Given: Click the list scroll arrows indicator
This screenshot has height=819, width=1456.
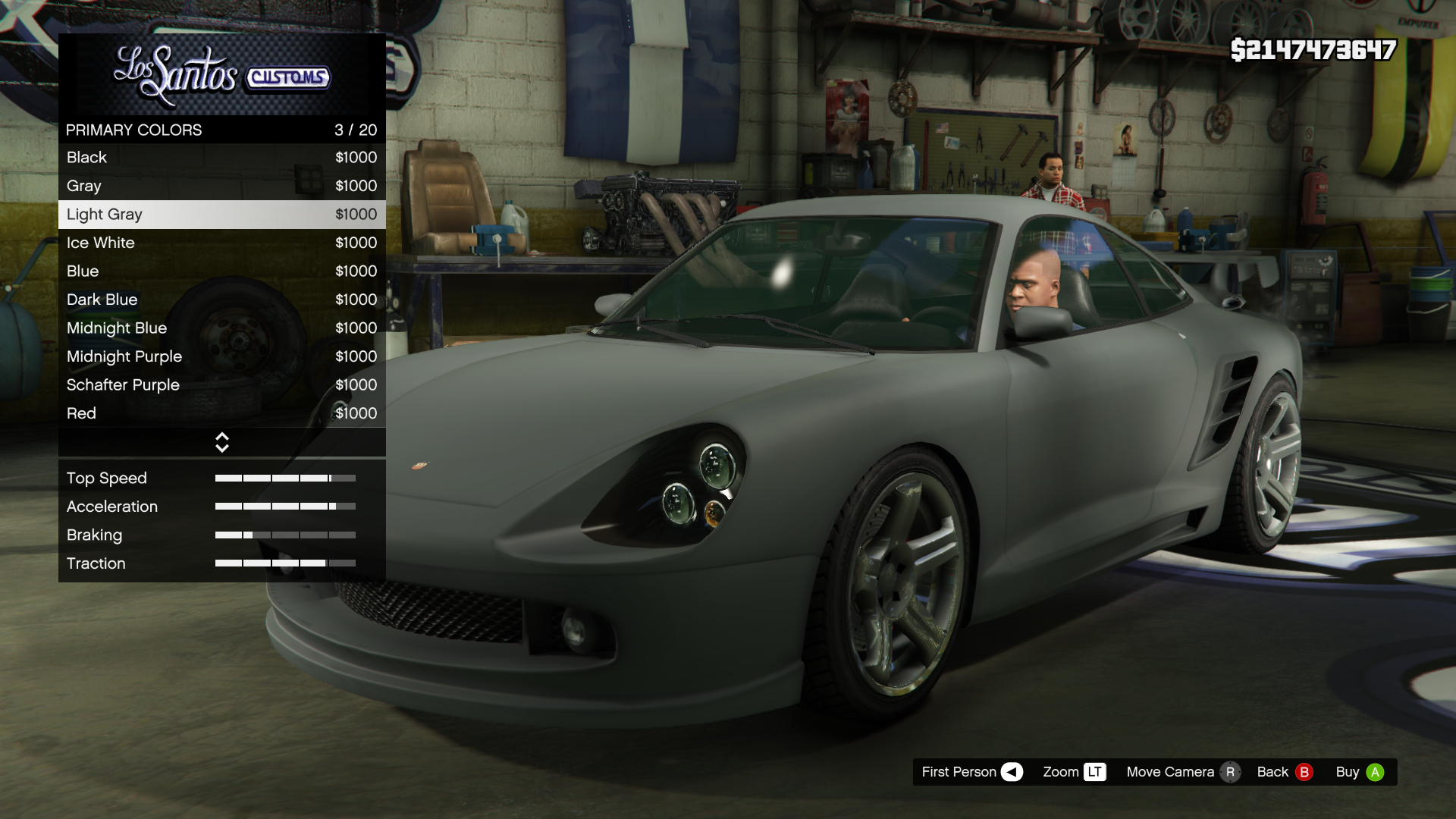Looking at the screenshot, I should [x=221, y=443].
